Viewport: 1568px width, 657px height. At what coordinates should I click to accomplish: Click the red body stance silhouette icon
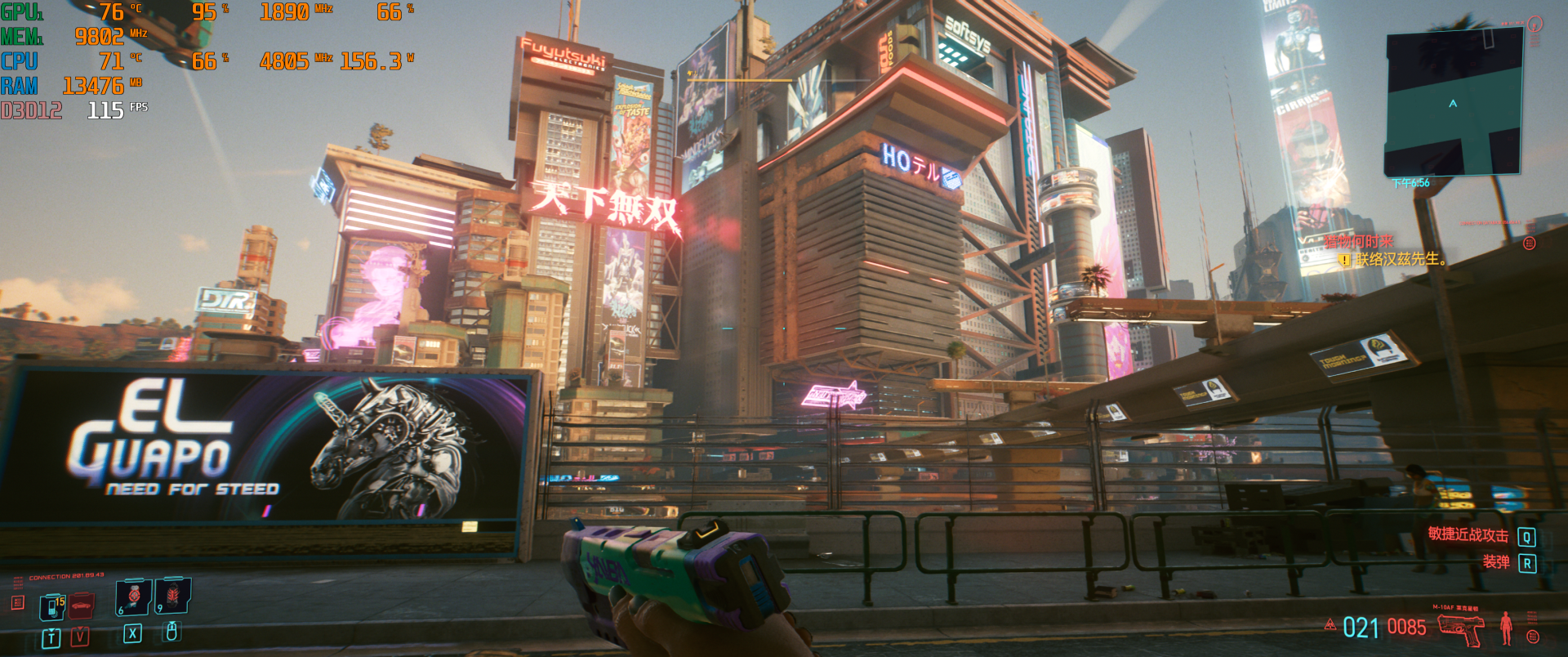point(1506,628)
